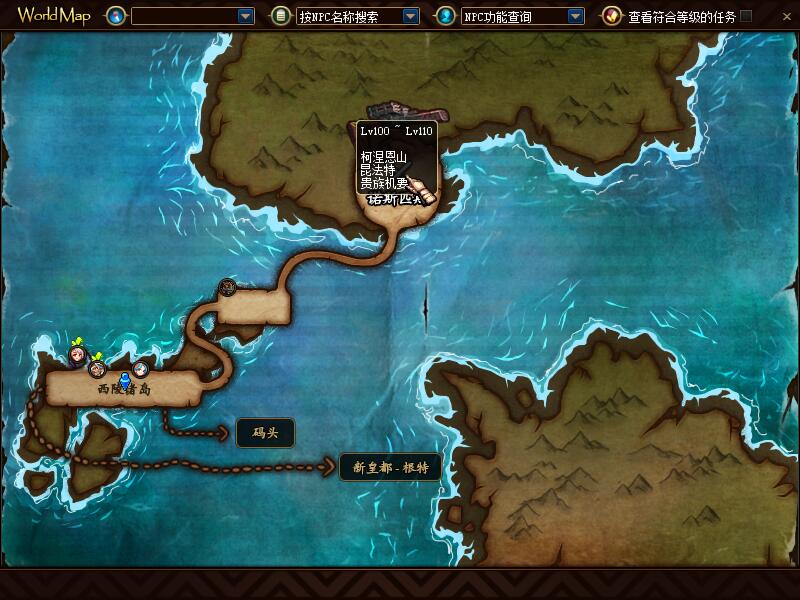Click the scroll icon beside NPC name search
Viewport: 800px width, 600px height.
pyautogui.click(x=282, y=16)
